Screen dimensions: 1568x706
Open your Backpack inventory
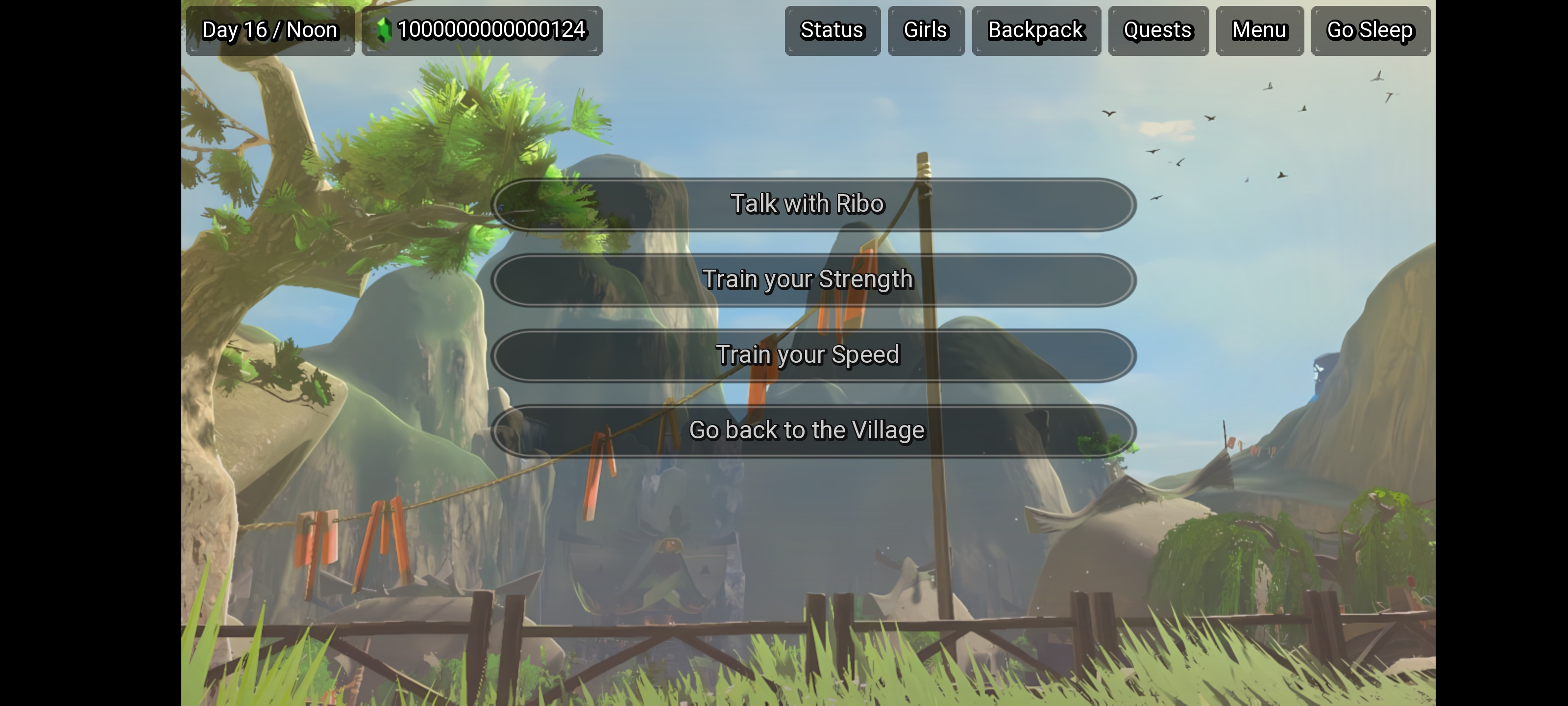1035,30
